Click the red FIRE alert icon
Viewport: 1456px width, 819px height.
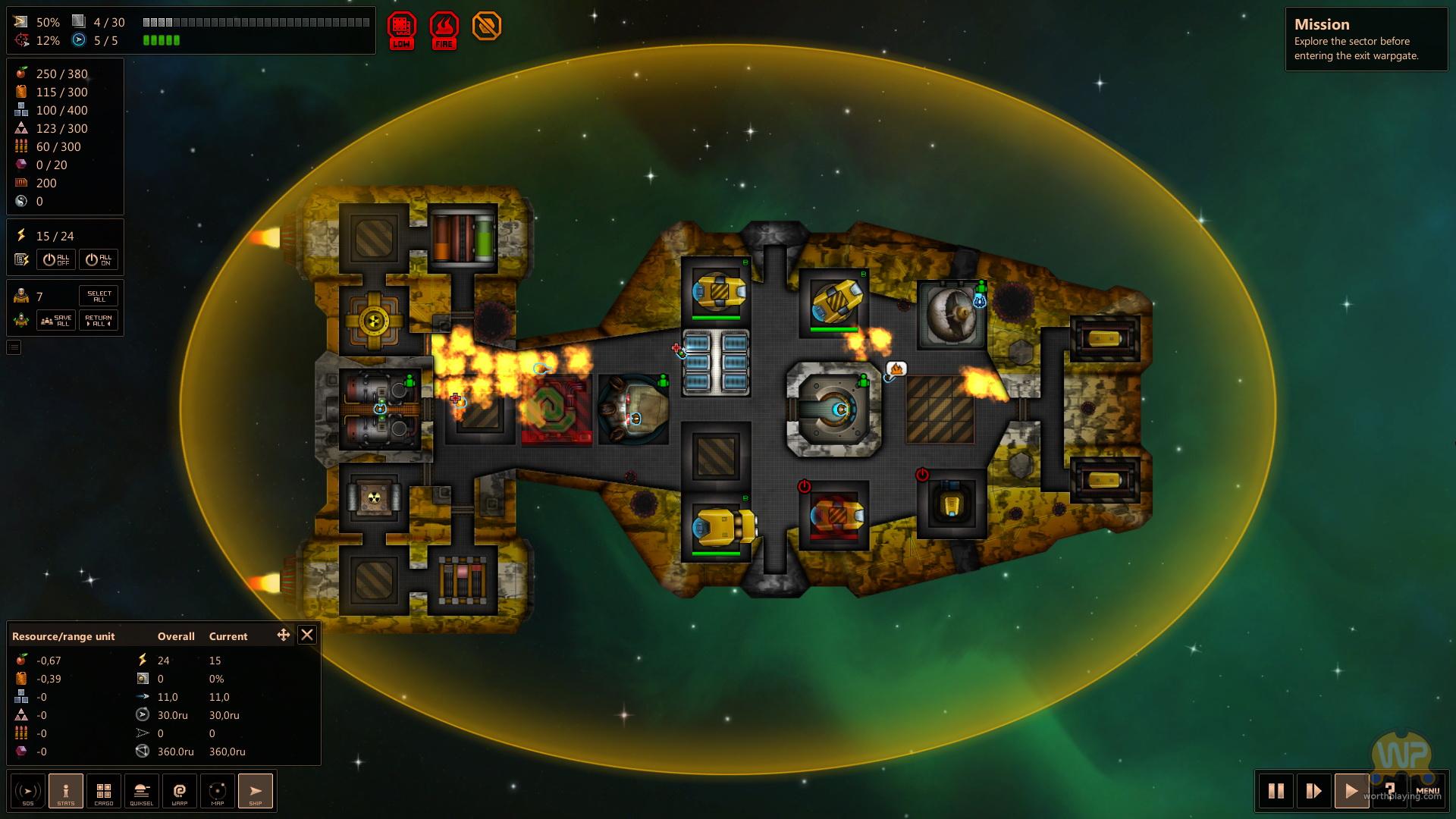point(444,29)
